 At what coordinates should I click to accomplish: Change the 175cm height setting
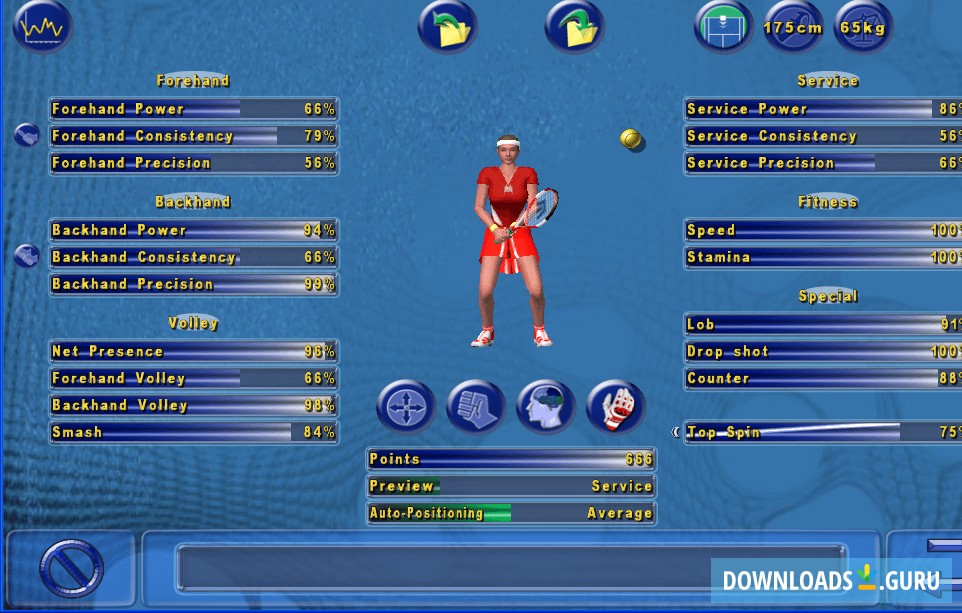click(793, 28)
